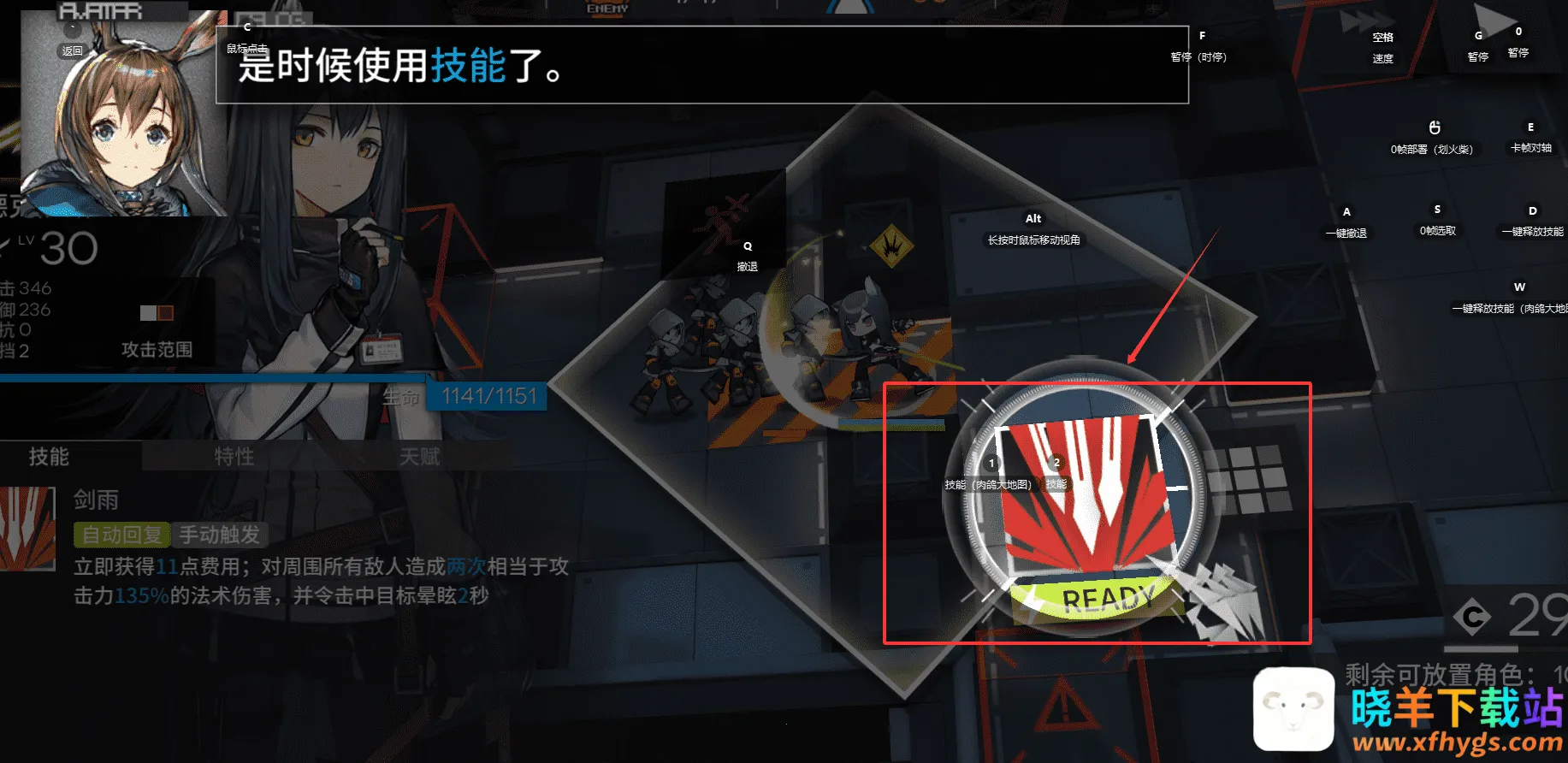Click the highlighted 技能 link in the dialogue
Screen dimensions: 1568x763
(464, 67)
